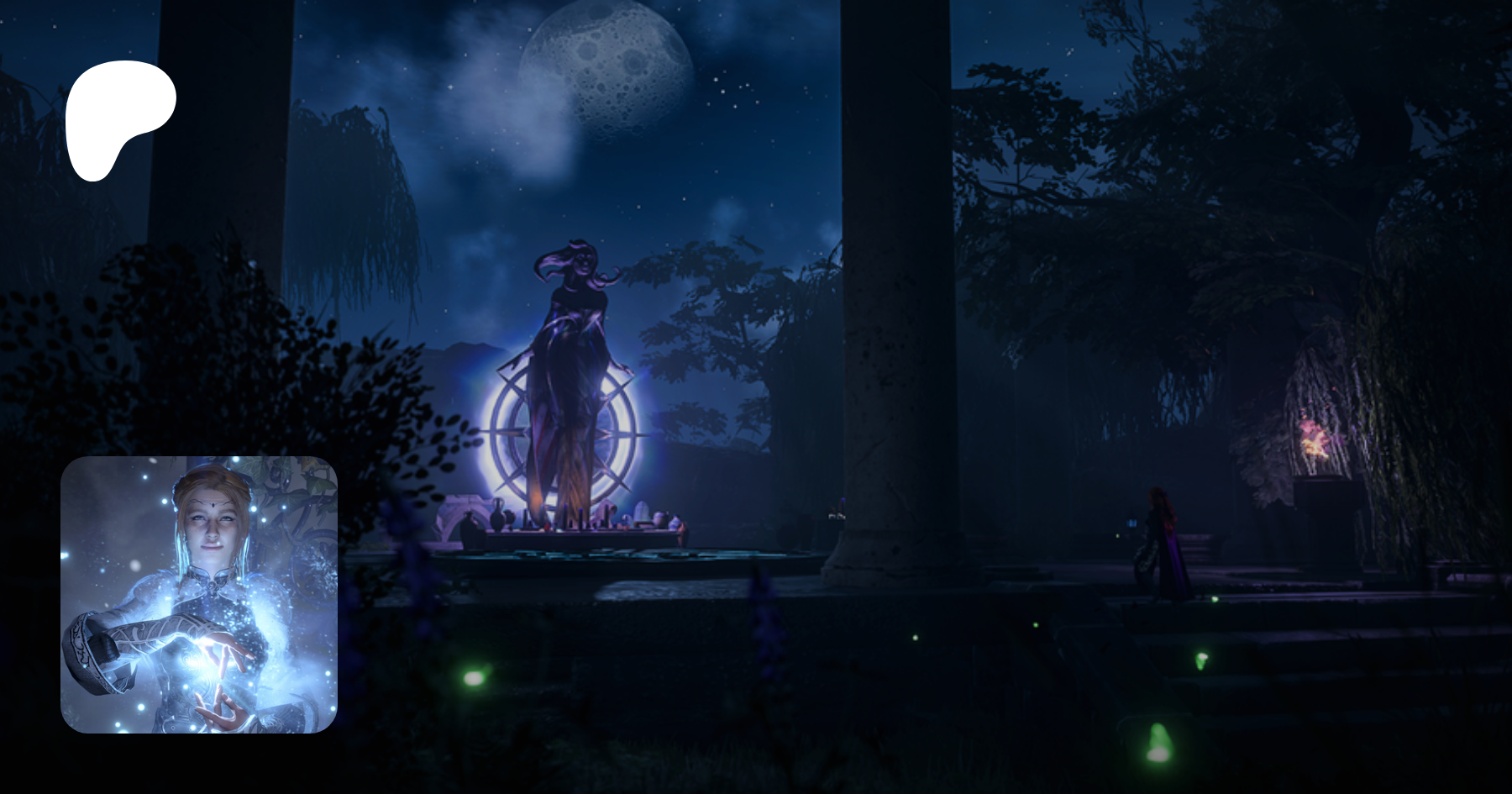Open the creator's mage portrait thumbnail

199,594
